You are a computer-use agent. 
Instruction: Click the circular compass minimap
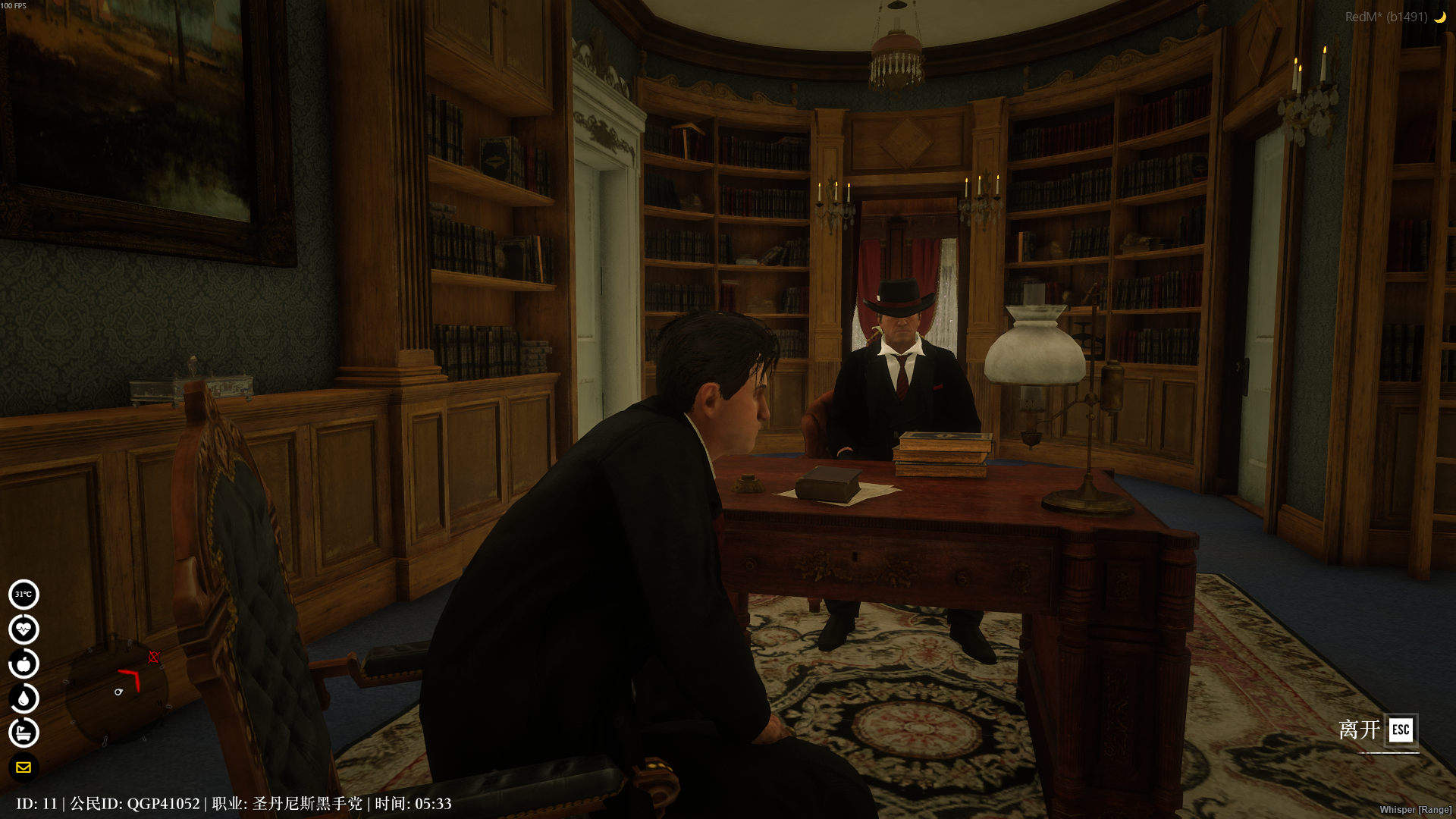(x=116, y=691)
